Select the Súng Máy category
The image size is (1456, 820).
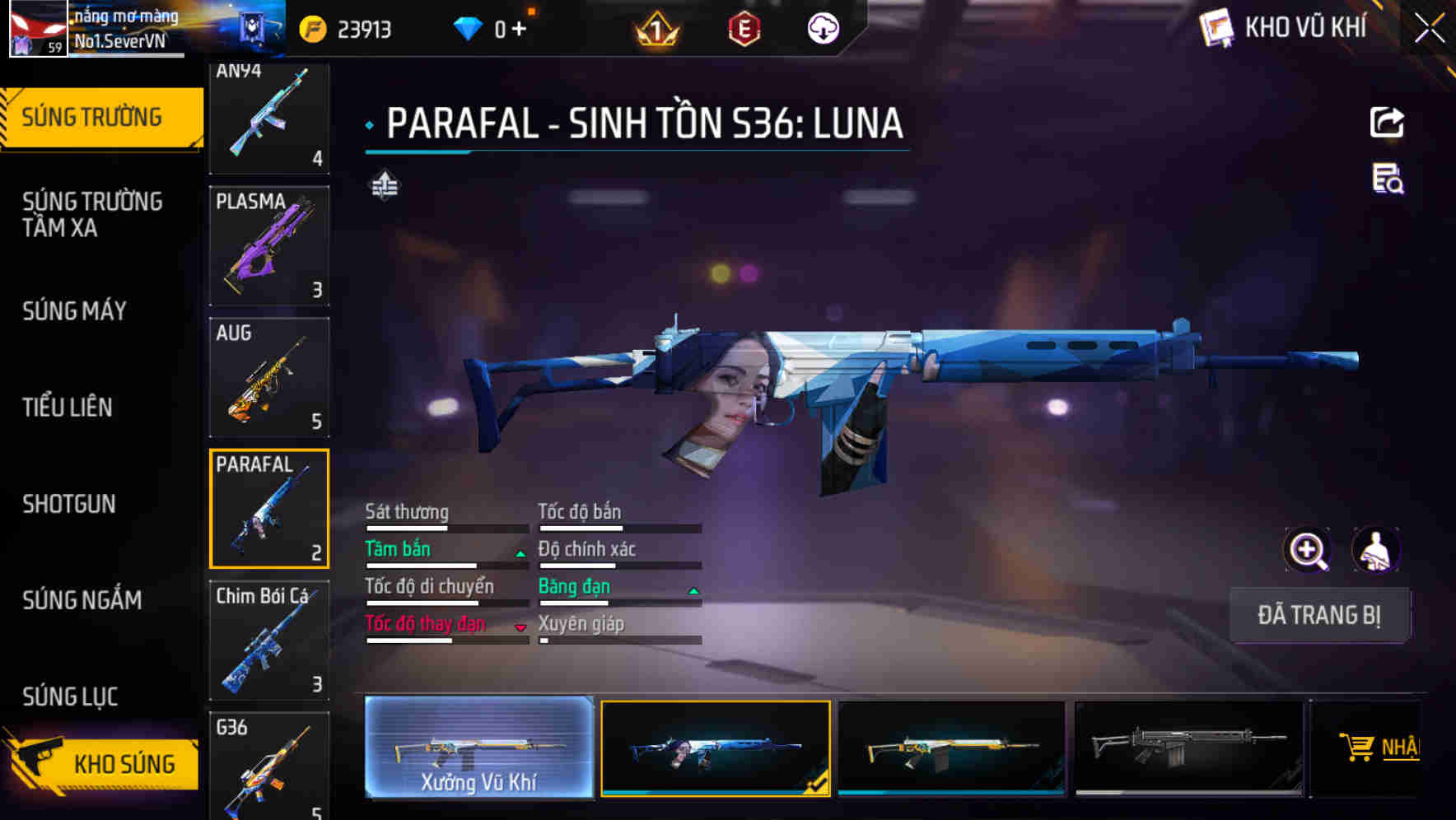75,310
